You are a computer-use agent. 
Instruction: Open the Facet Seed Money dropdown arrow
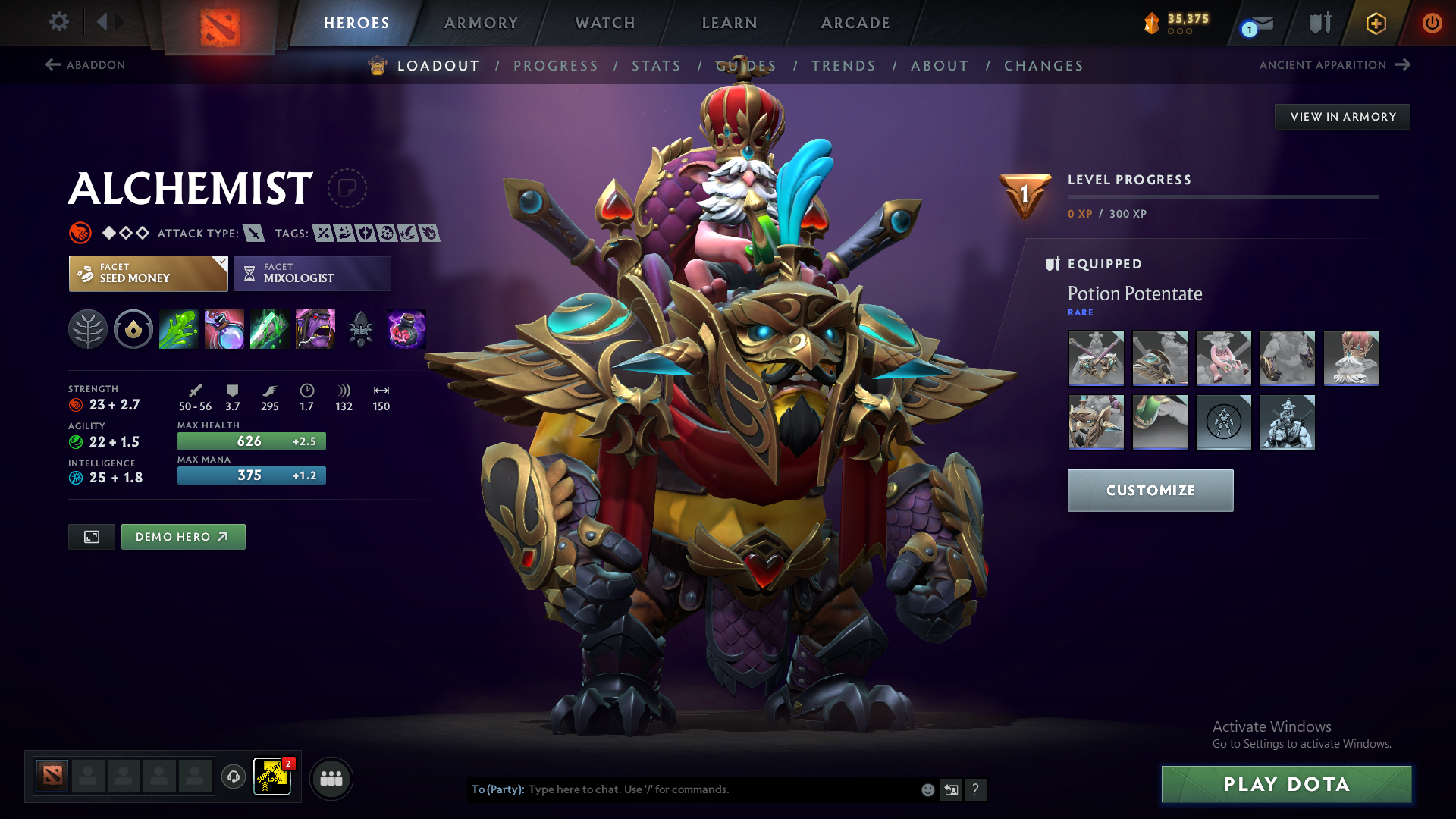(221, 264)
